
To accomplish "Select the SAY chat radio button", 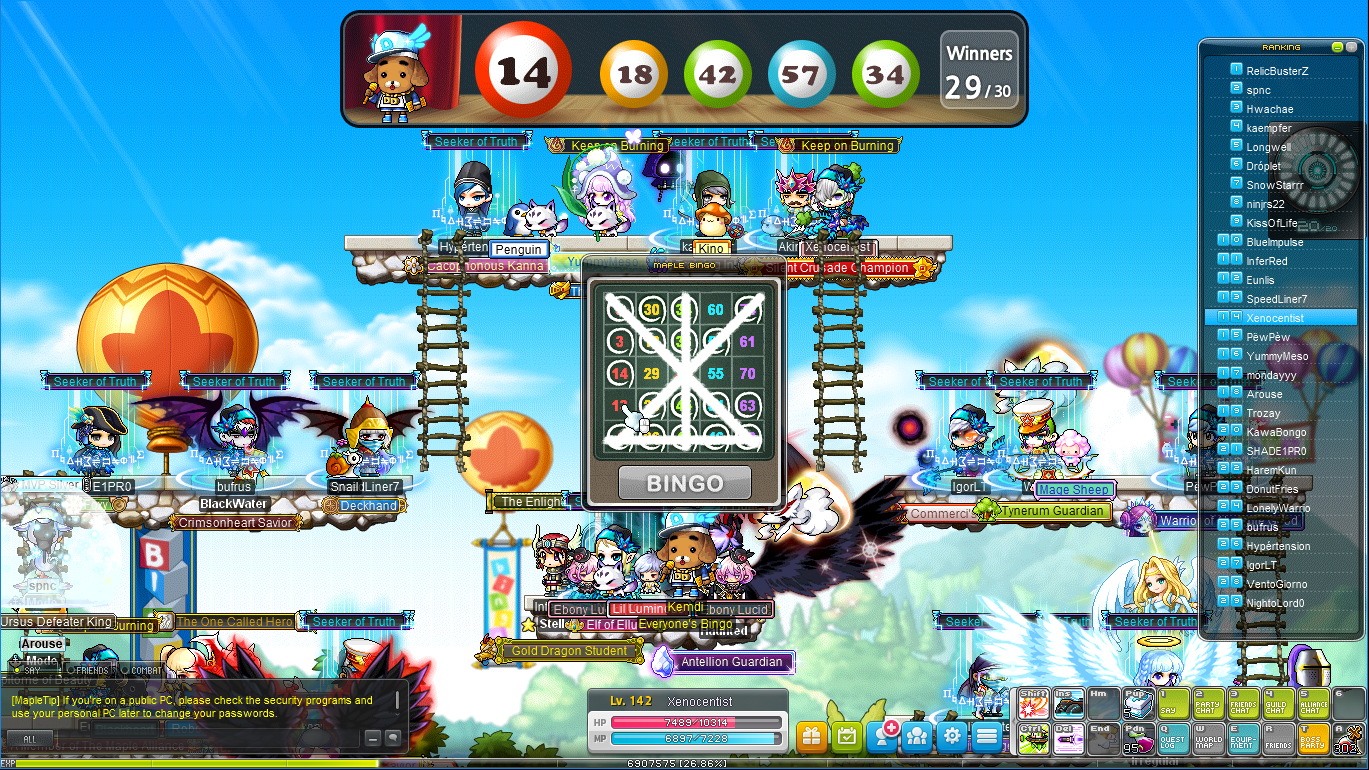I will [17, 670].
